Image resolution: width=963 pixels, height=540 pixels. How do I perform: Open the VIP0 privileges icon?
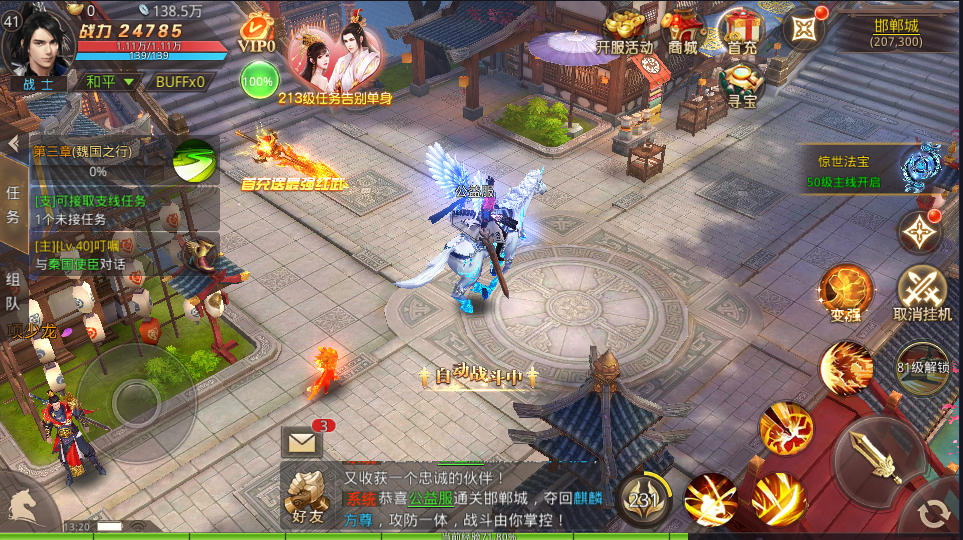[258, 34]
